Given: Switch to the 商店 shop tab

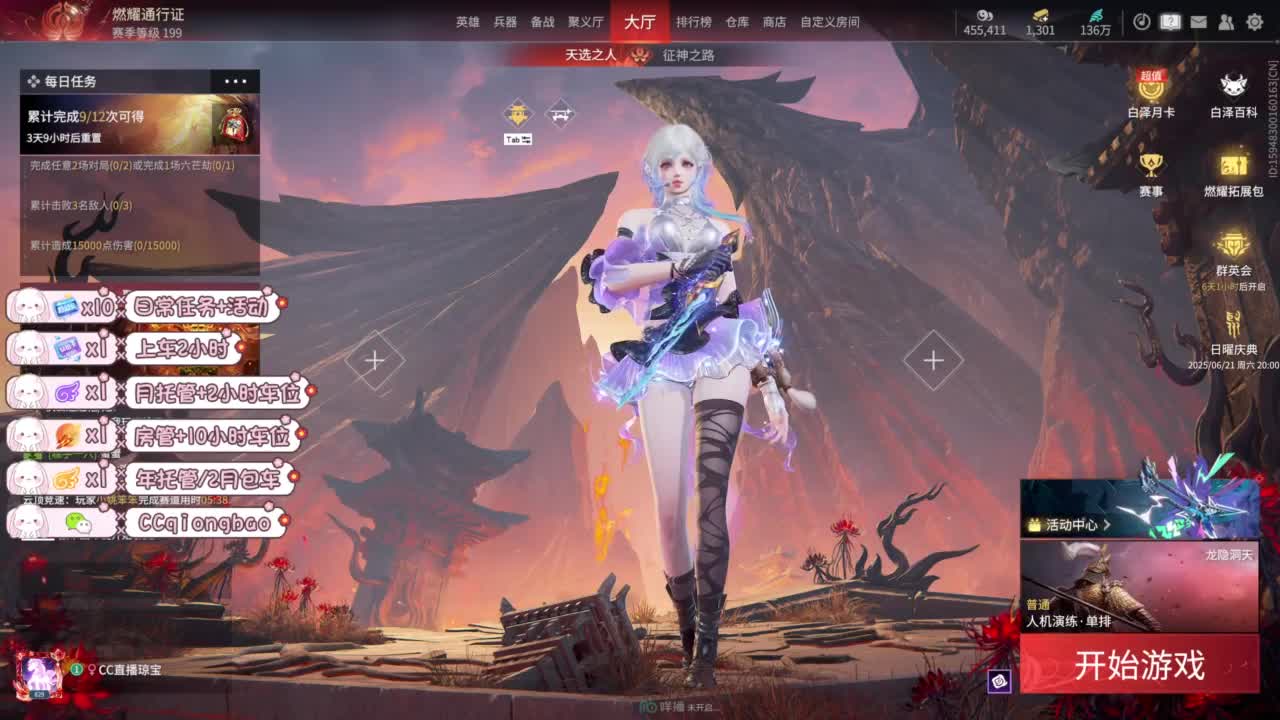Looking at the screenshot, I should [776, 21].
